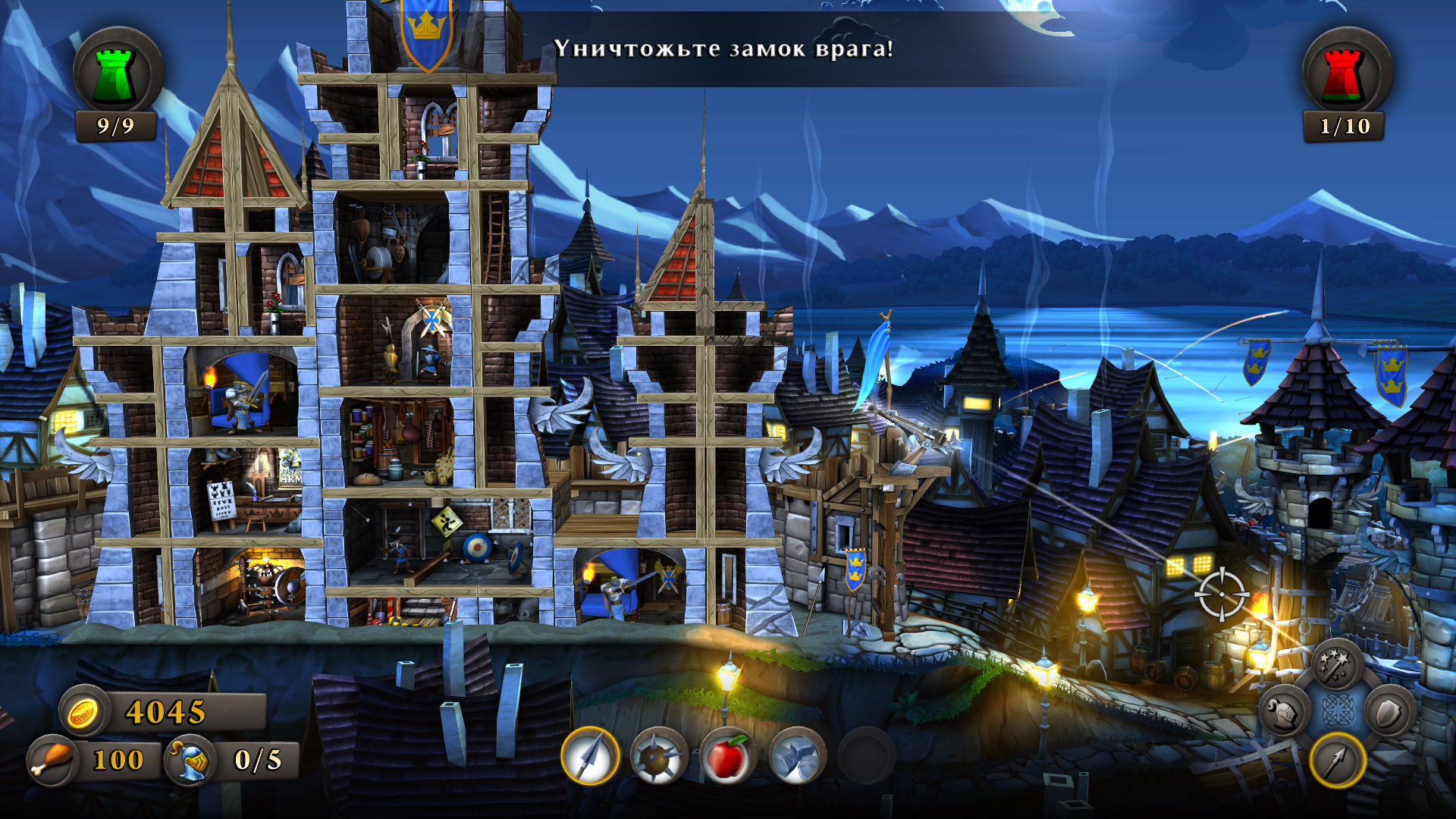Click the red enemy castle icon
The image size is (1456, 819).
1345,74
